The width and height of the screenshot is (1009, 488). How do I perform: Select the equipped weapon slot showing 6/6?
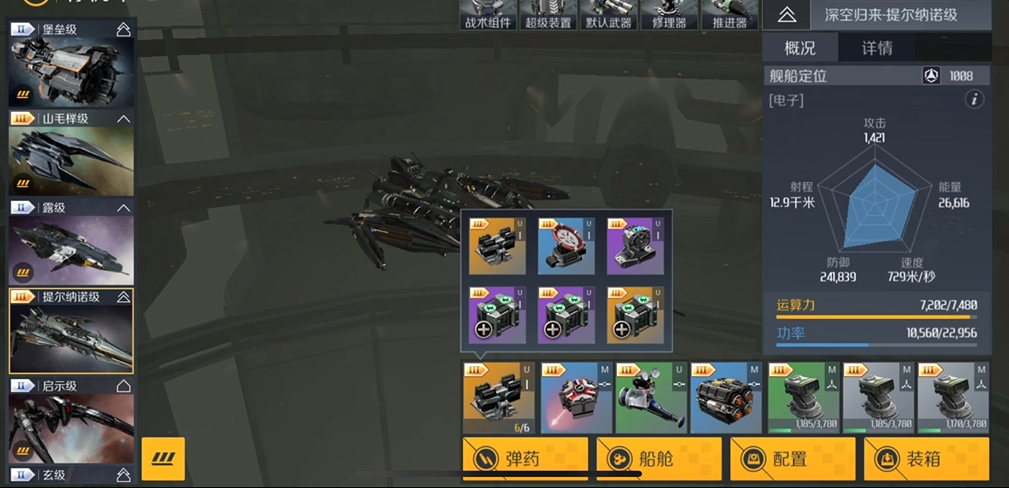498,398
